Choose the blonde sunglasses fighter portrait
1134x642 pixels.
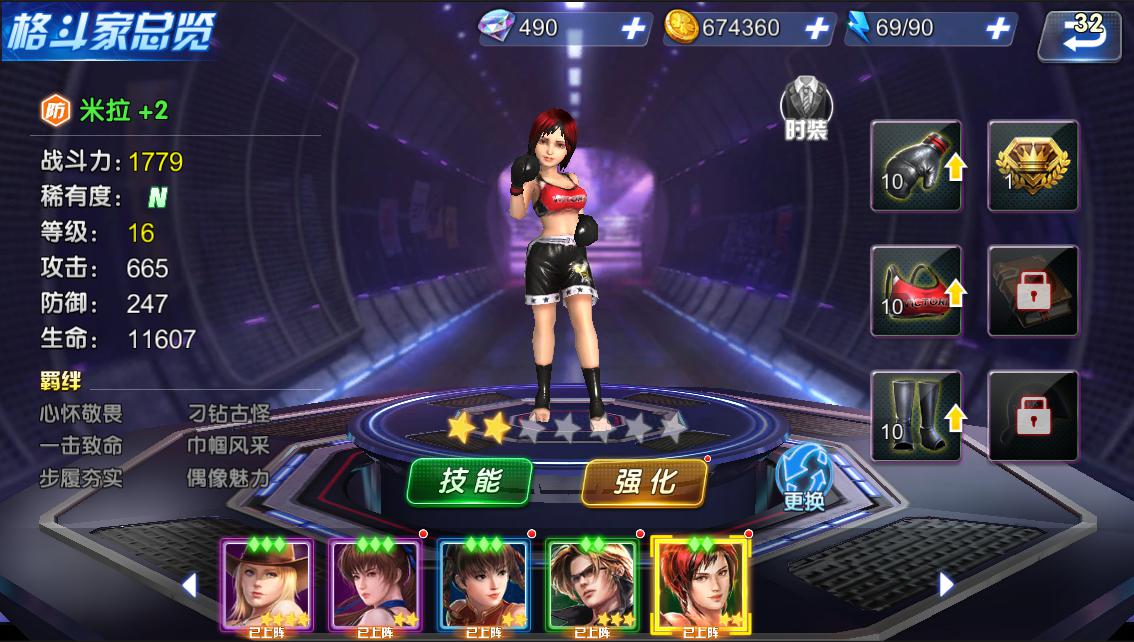pyautogui.click(x=591, y=586)
